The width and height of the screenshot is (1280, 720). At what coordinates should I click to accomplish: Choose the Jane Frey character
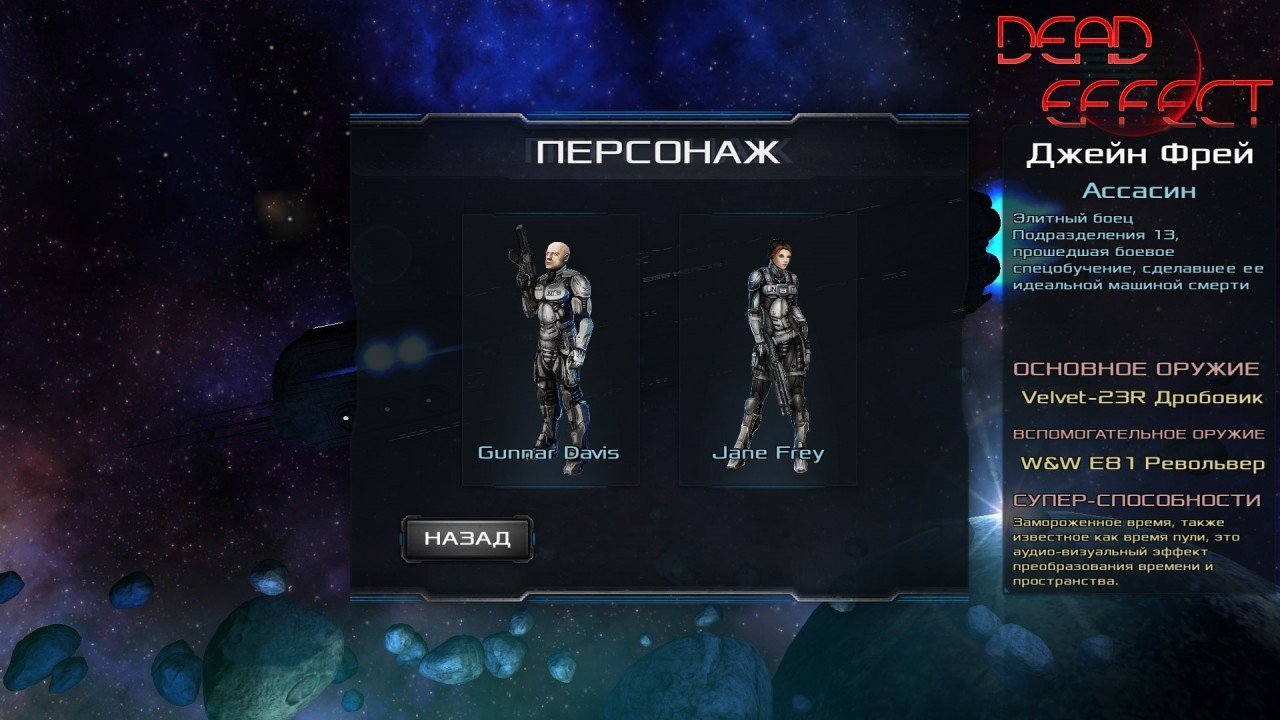(767, 348)
